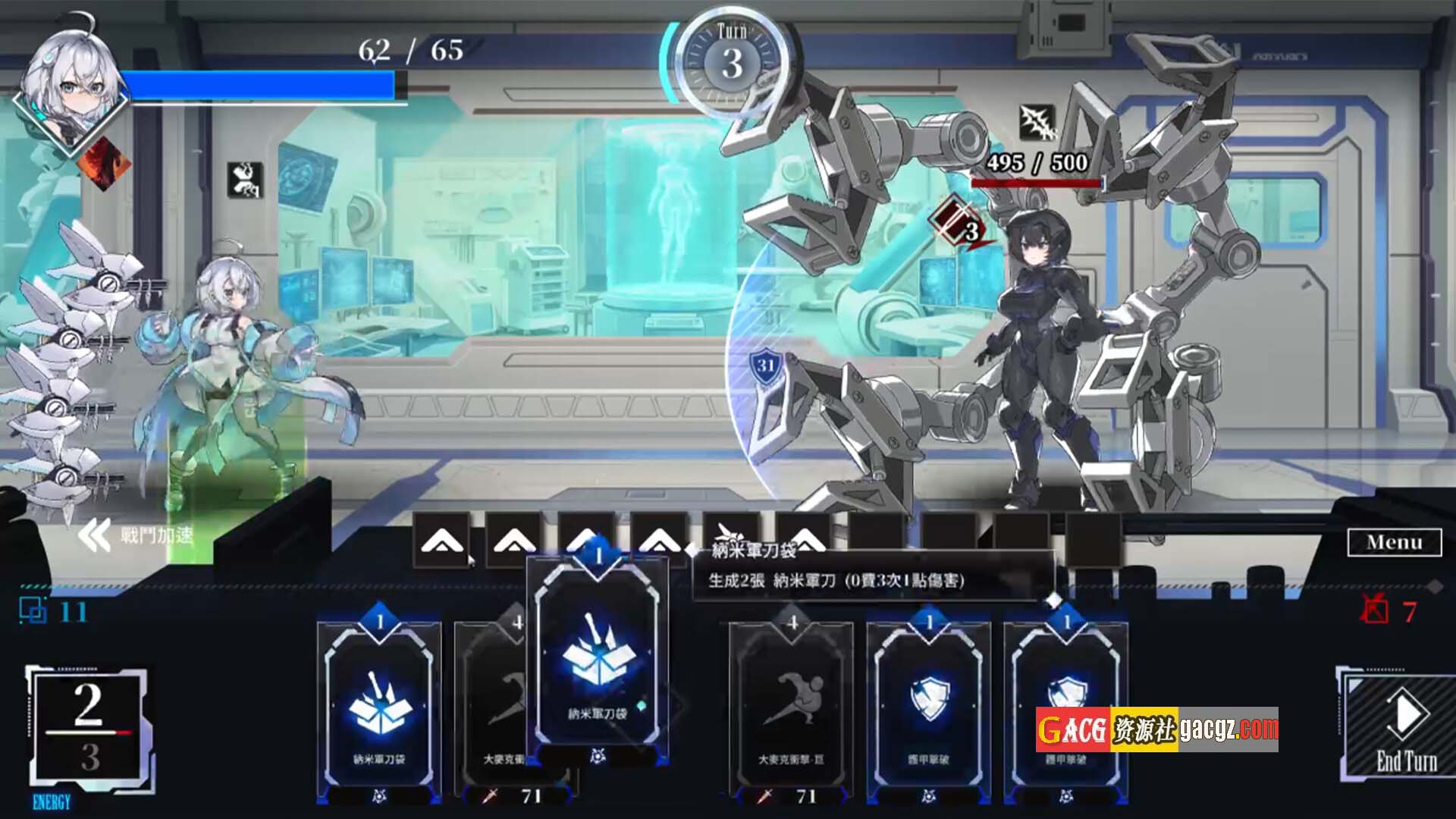This screenshot has width=1456, height=819.
Task: Choose the partially covered 大麥克衝擊 card
Action: (x=491, y=709)
